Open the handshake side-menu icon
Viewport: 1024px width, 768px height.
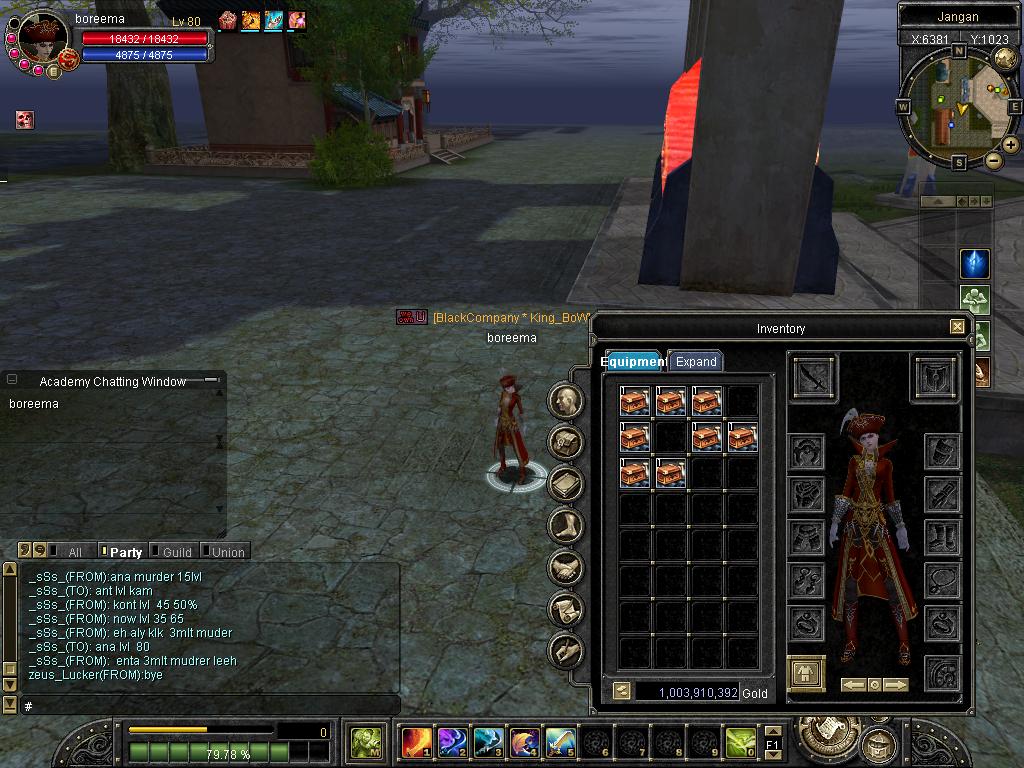[x=567, y=567]
